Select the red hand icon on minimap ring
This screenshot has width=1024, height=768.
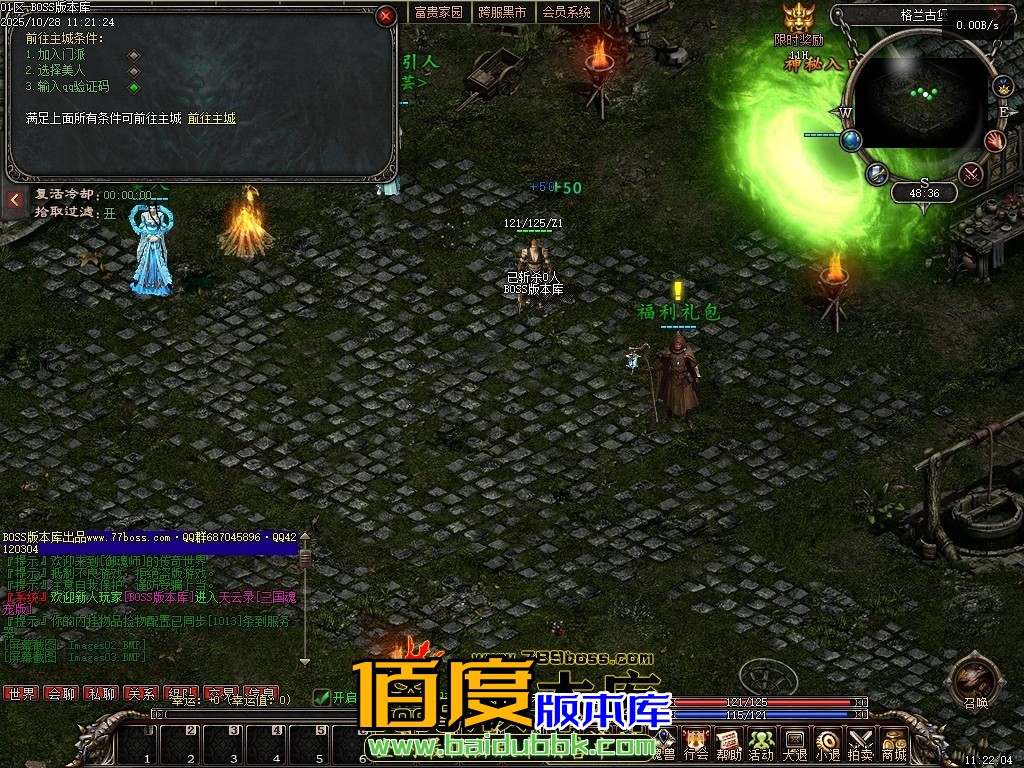(x=994, y=141)
